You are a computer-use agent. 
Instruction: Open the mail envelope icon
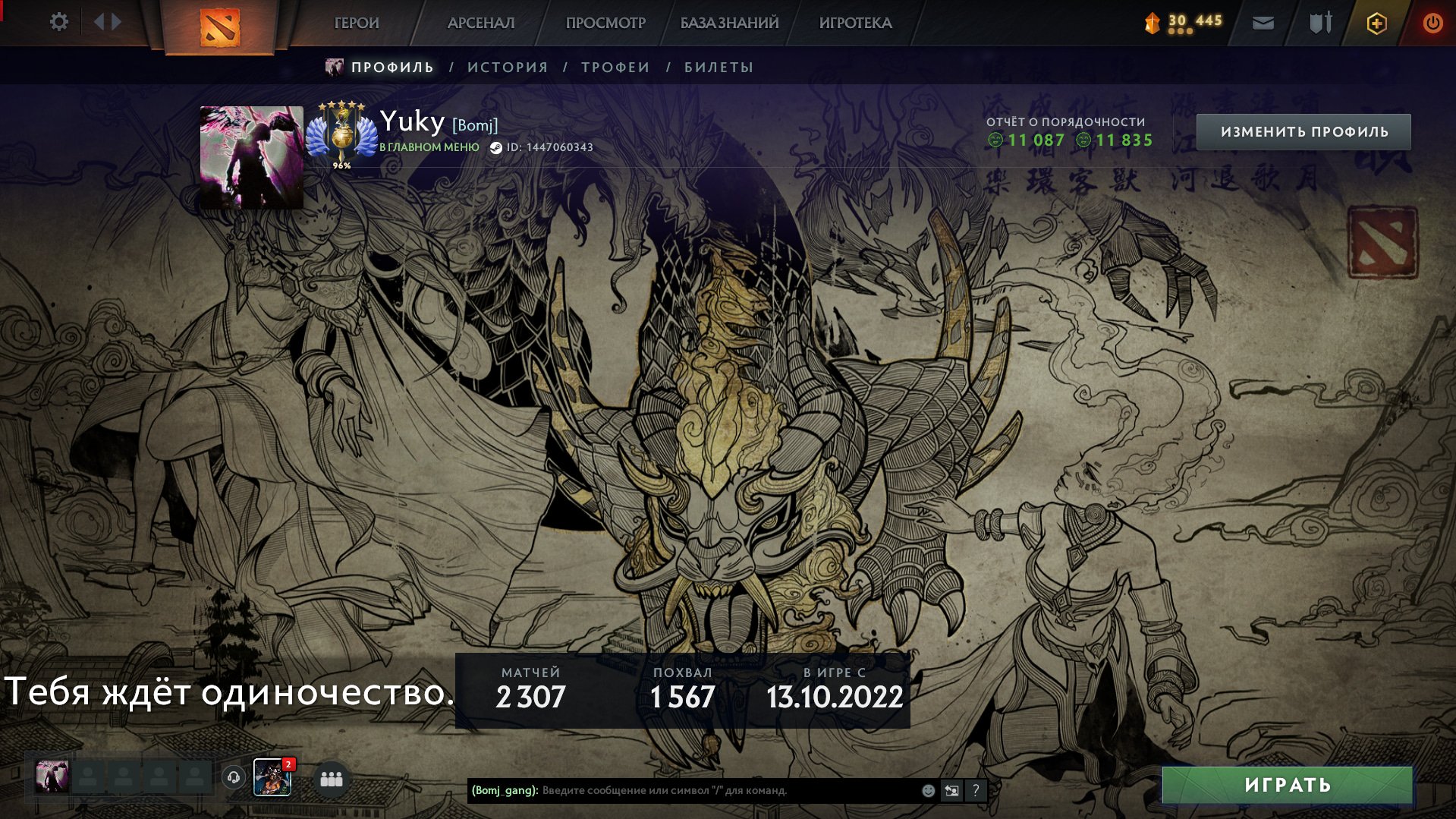[x=1263, y=24]
